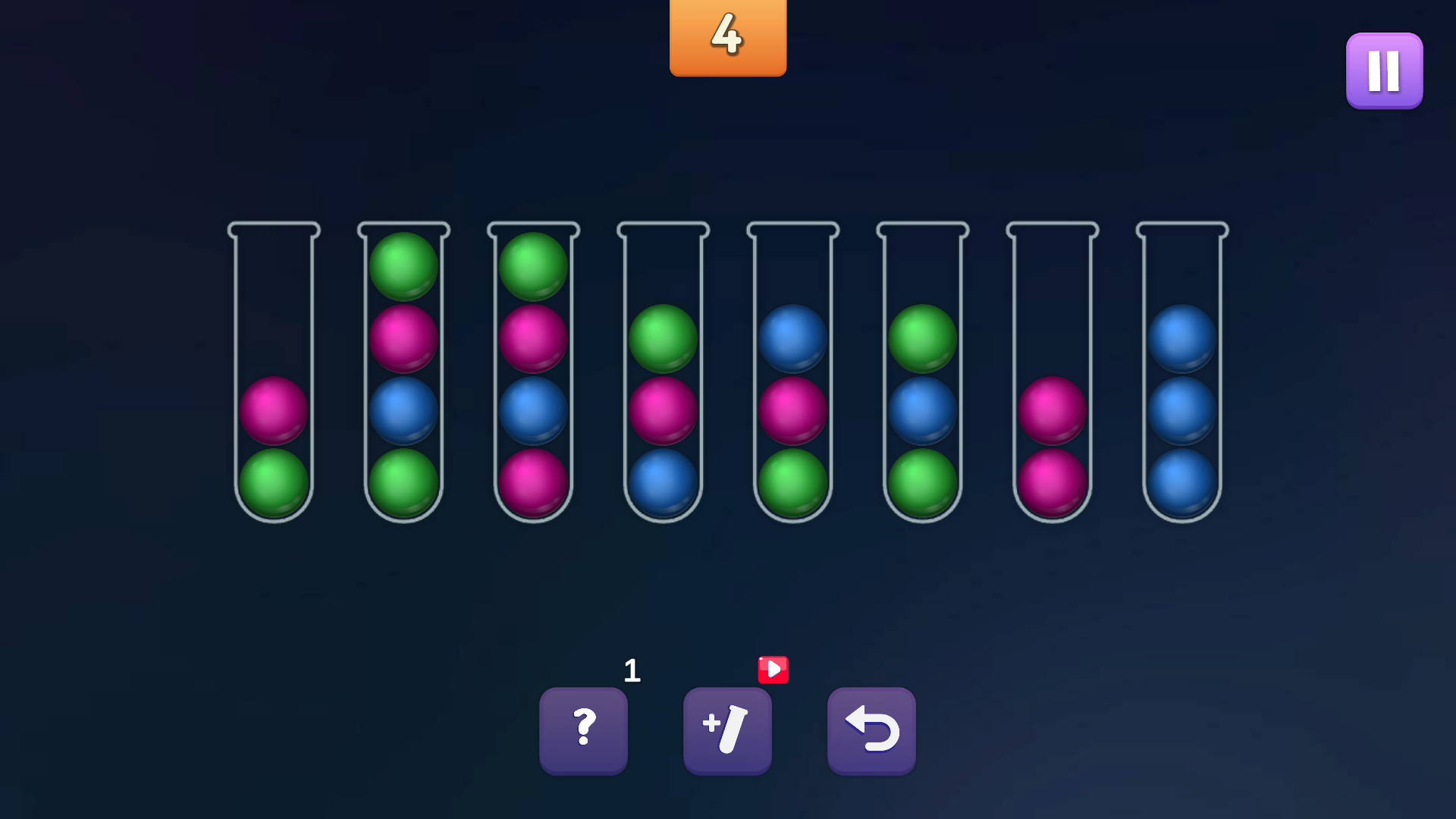1456x819 pixels.
Task: Tap the pause icon in top right corner
Action: click(1383, 70)
